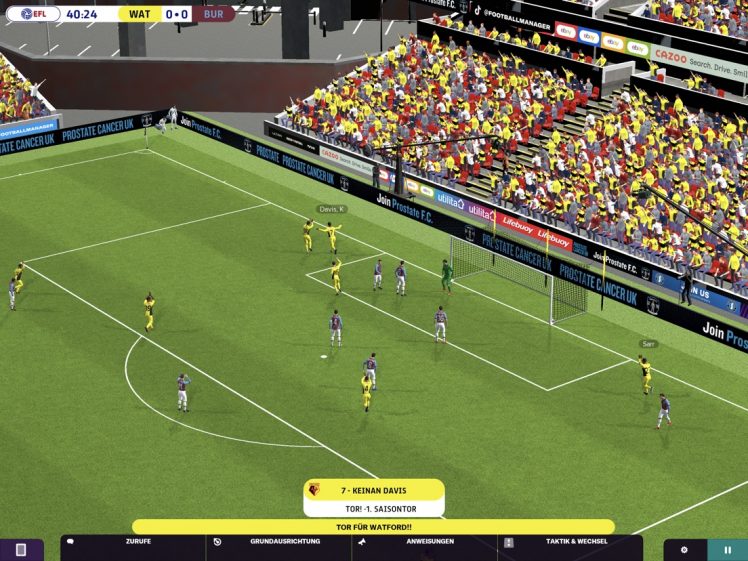
Task: Click the Sarr player name label
Action: coord(649,344)
